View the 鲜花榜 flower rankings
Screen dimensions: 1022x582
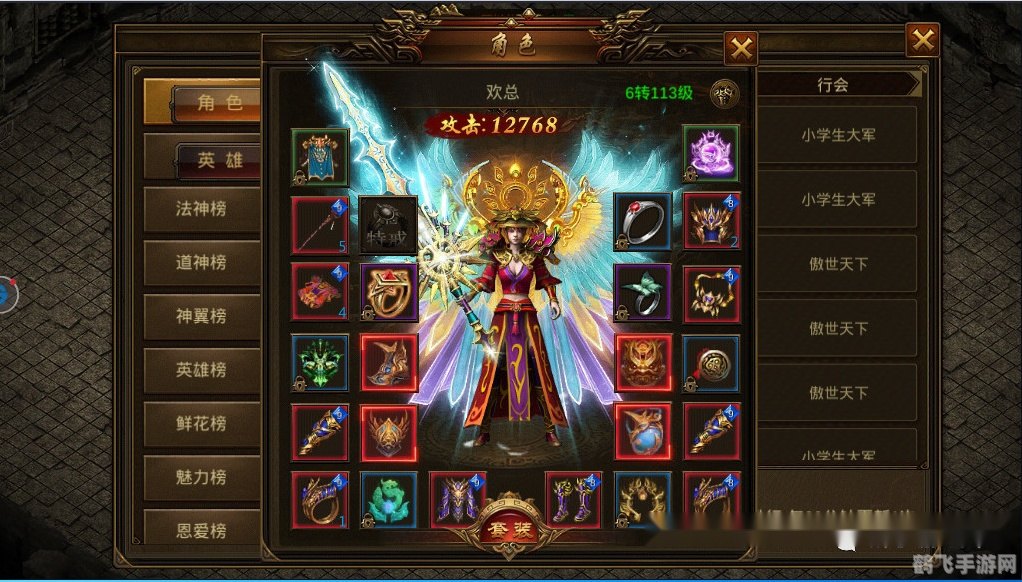pyautogui.click(x=201, y=423)
